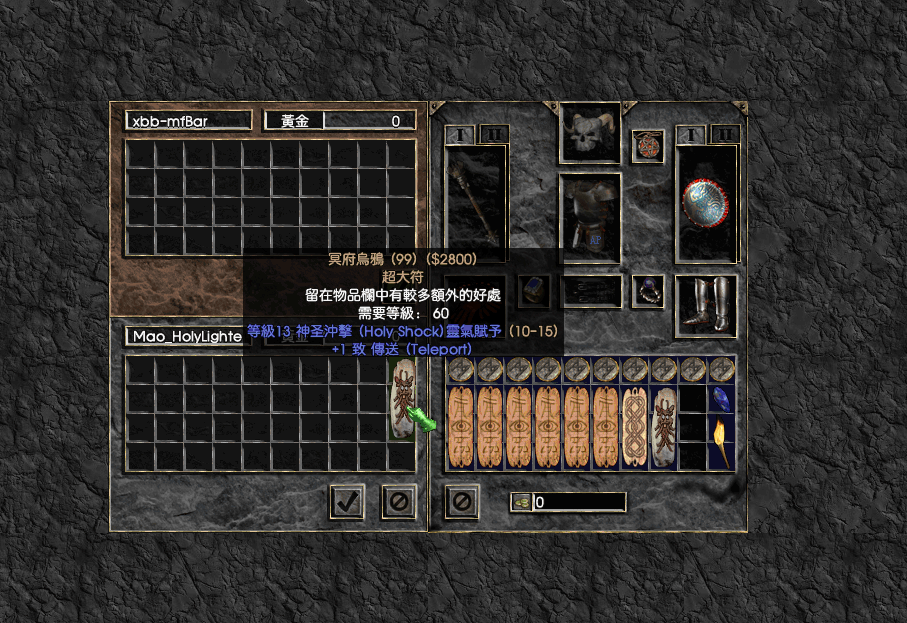
Task: Select the equipped belt slot
Action: [x=590, y=291]
